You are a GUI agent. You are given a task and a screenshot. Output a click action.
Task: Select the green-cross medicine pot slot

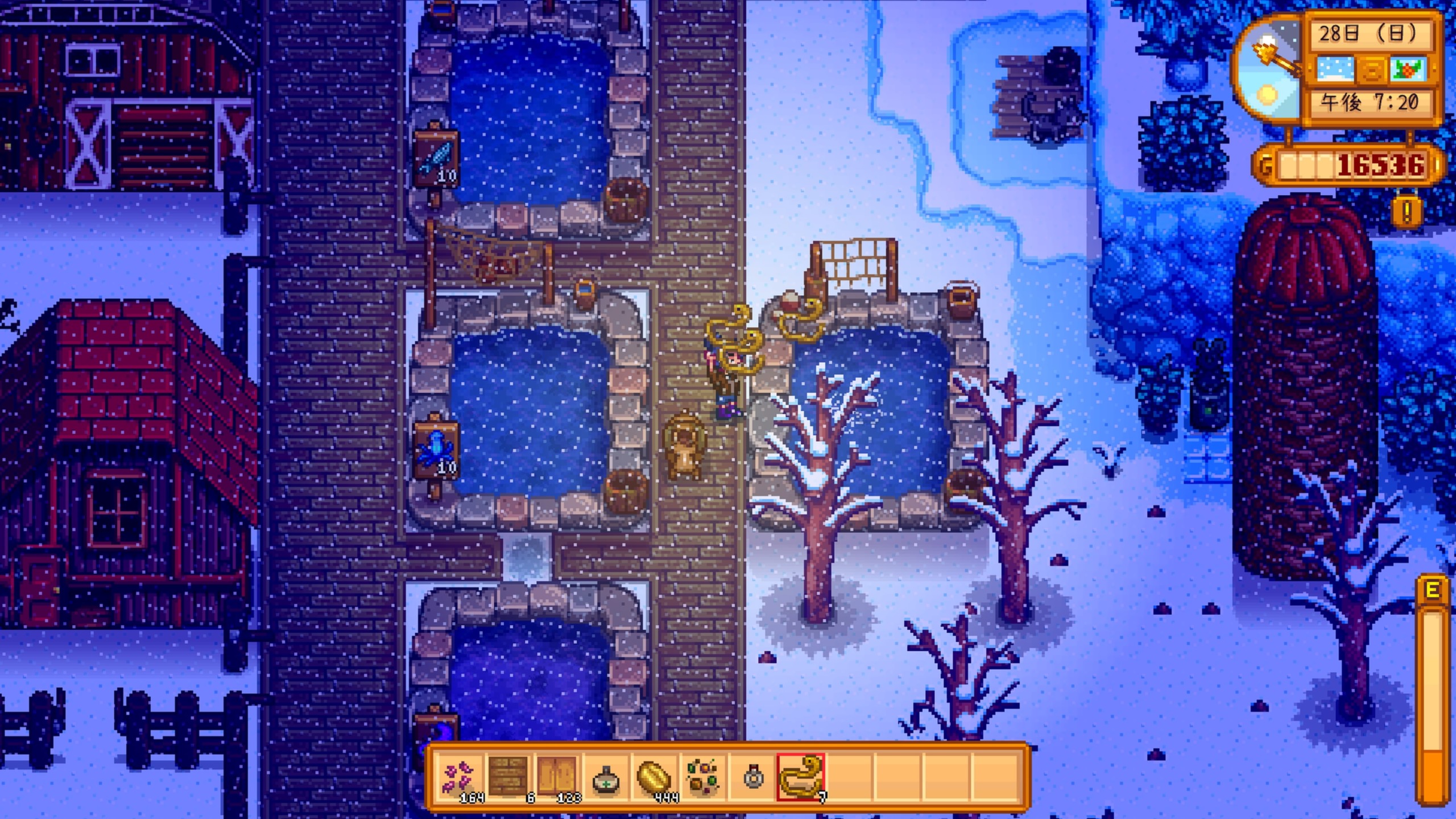click(x=606, y=777)
